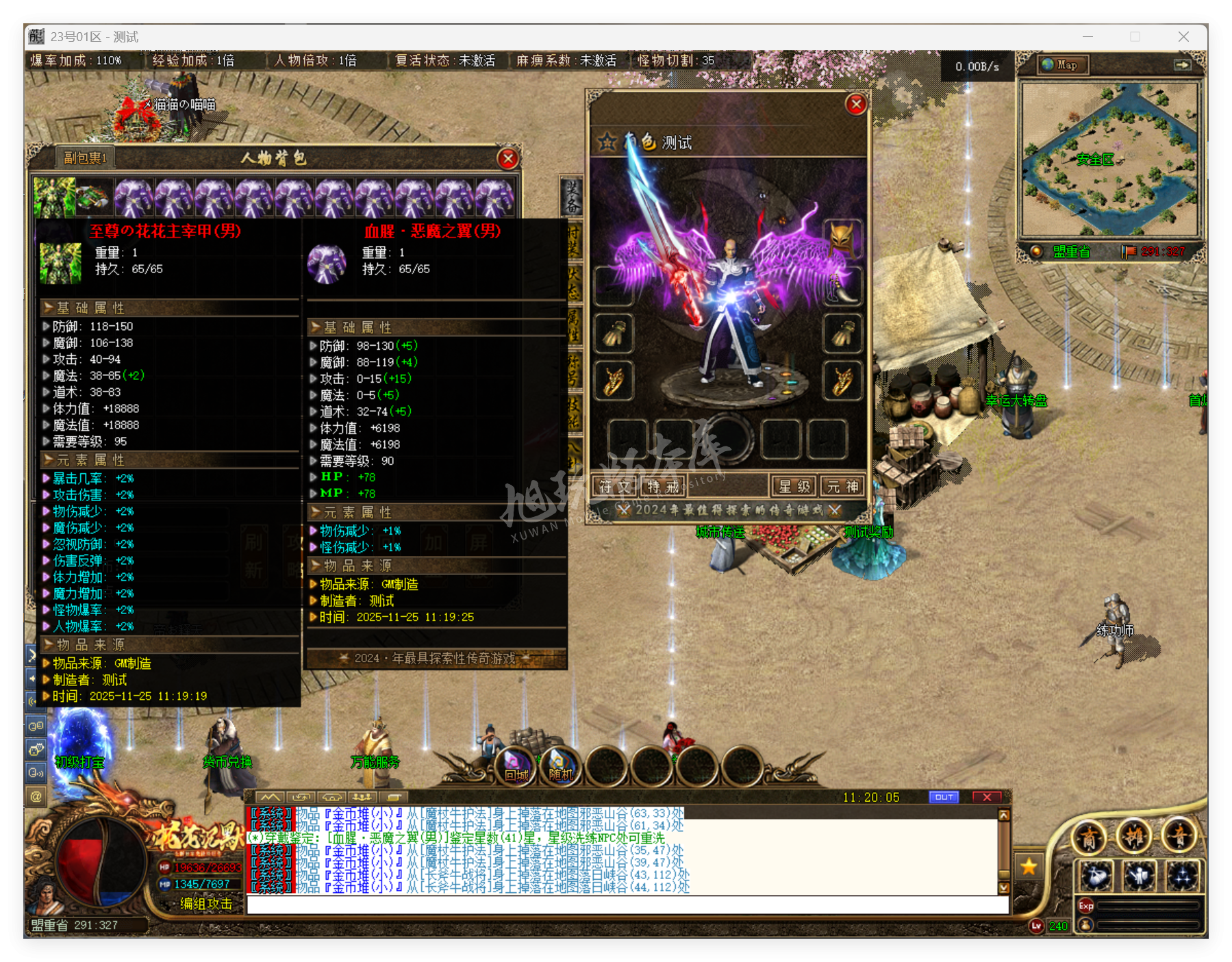Toggle the Map button at top right

click(1062, 65)
